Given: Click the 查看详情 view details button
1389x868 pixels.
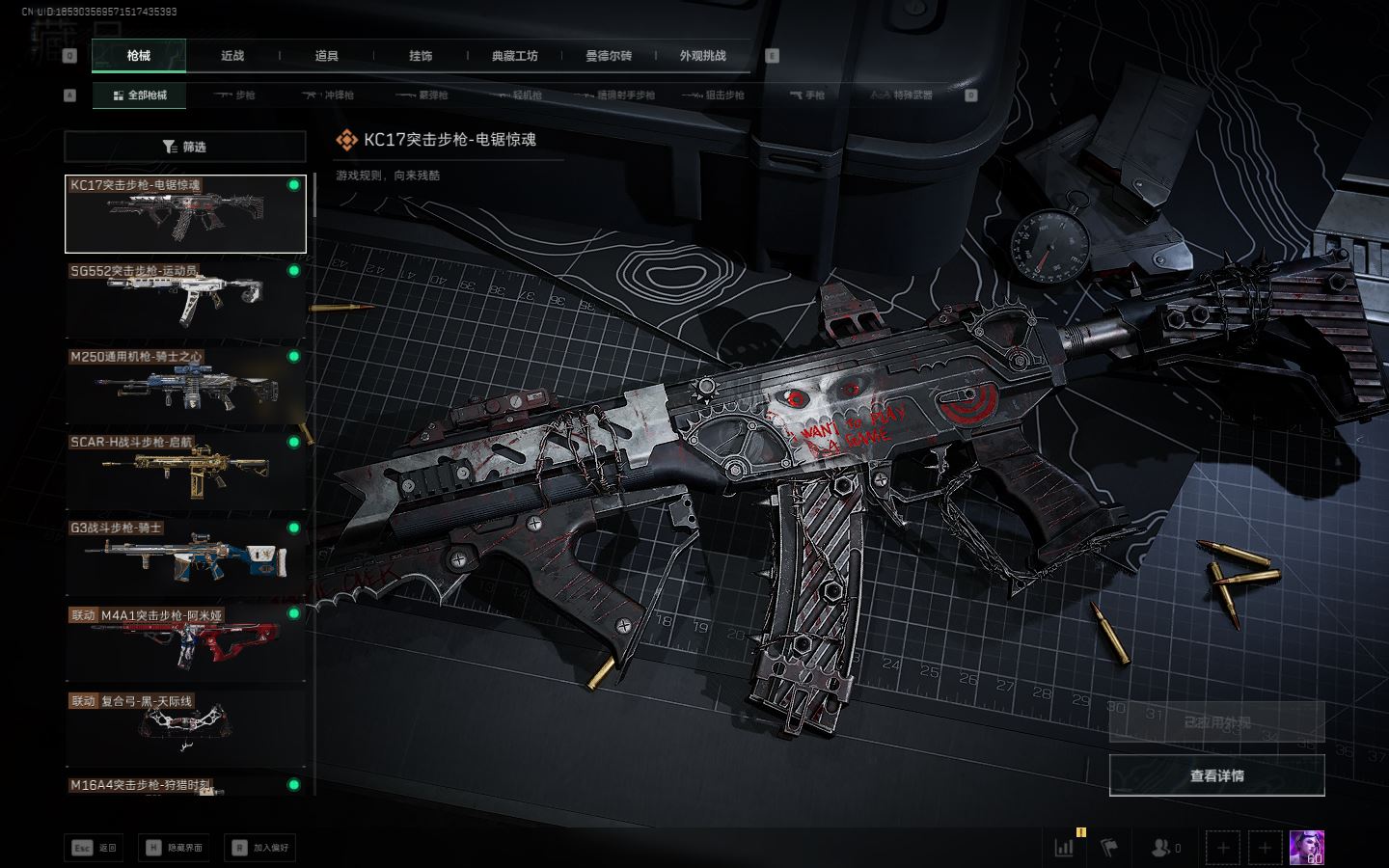Looking at the screenshot, I should coord(1216,775).
